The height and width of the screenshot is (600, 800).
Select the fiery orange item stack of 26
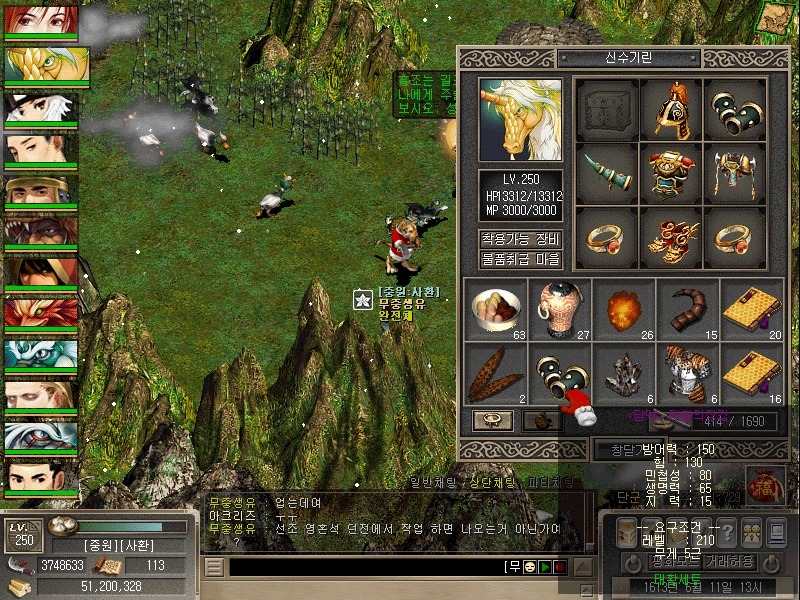tap(623, 308)
